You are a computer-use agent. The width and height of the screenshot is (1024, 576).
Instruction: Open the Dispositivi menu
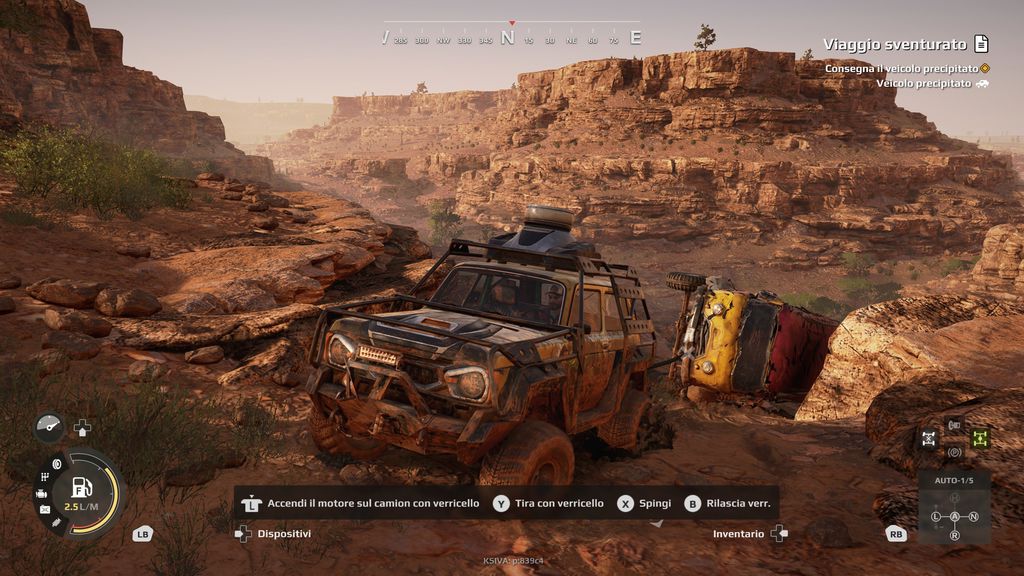[x=284, y=534]
